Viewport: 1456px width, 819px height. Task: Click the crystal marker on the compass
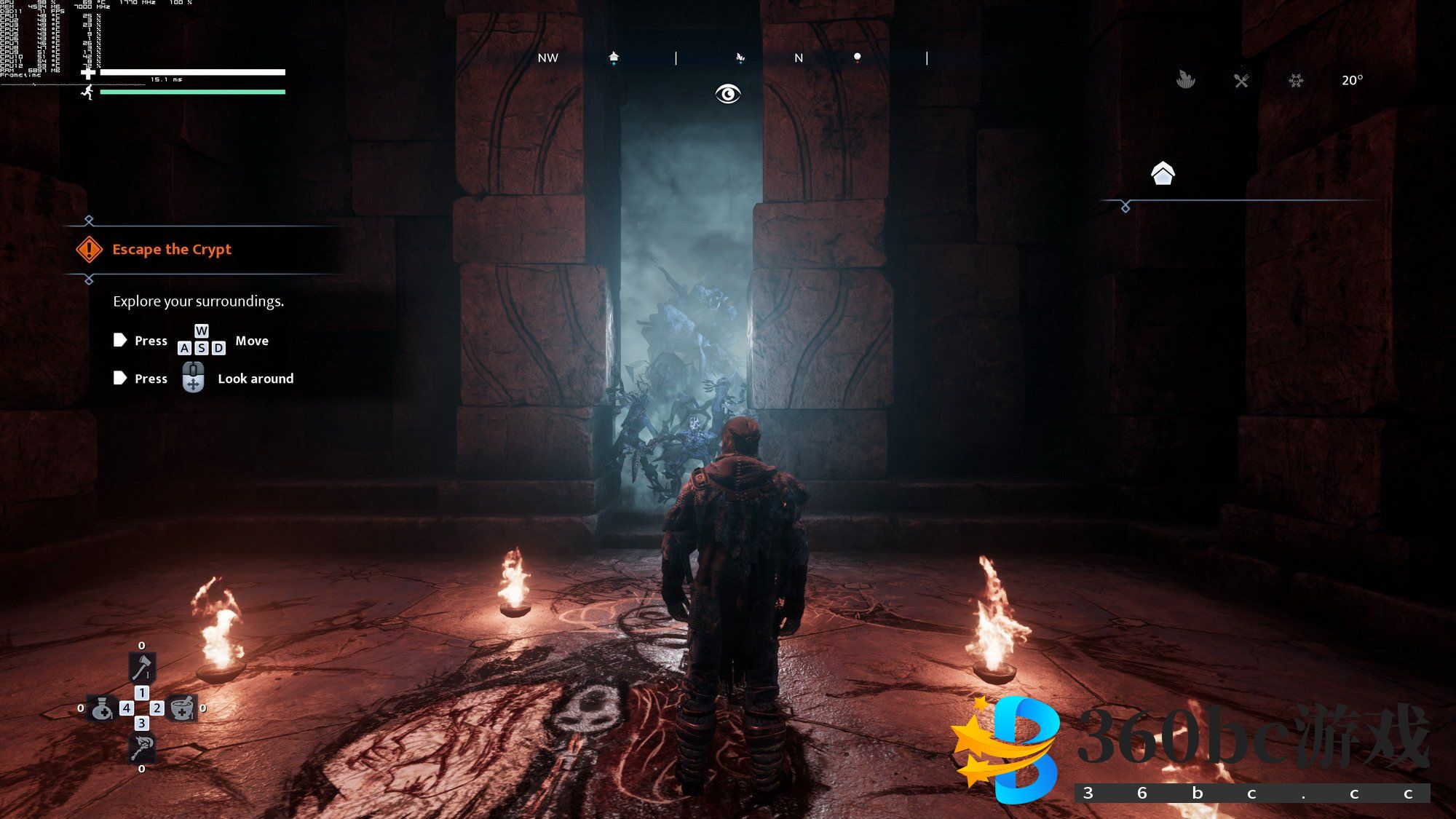point(740,58)
